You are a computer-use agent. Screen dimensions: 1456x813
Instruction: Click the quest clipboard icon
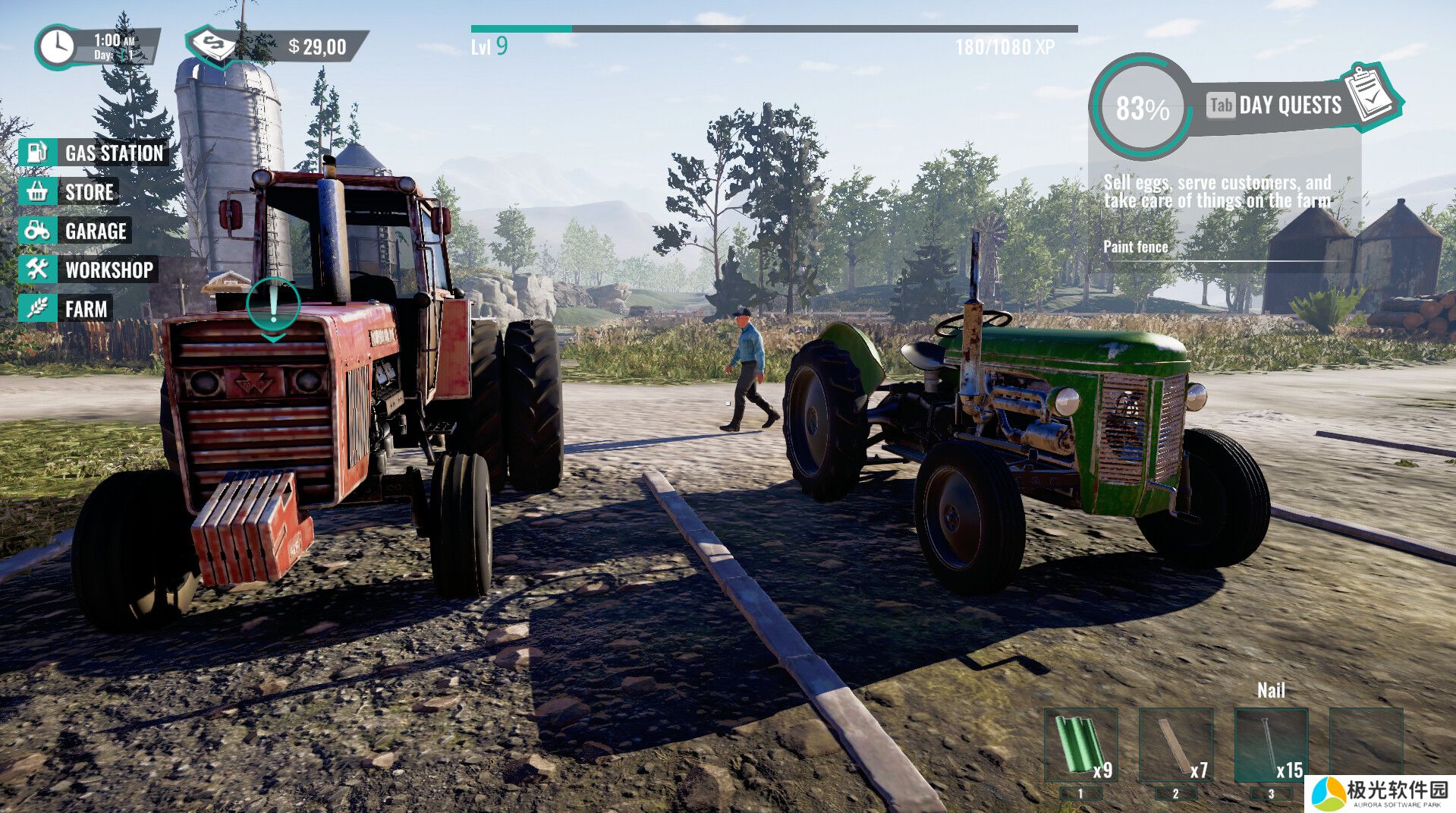coord(1371,95)
